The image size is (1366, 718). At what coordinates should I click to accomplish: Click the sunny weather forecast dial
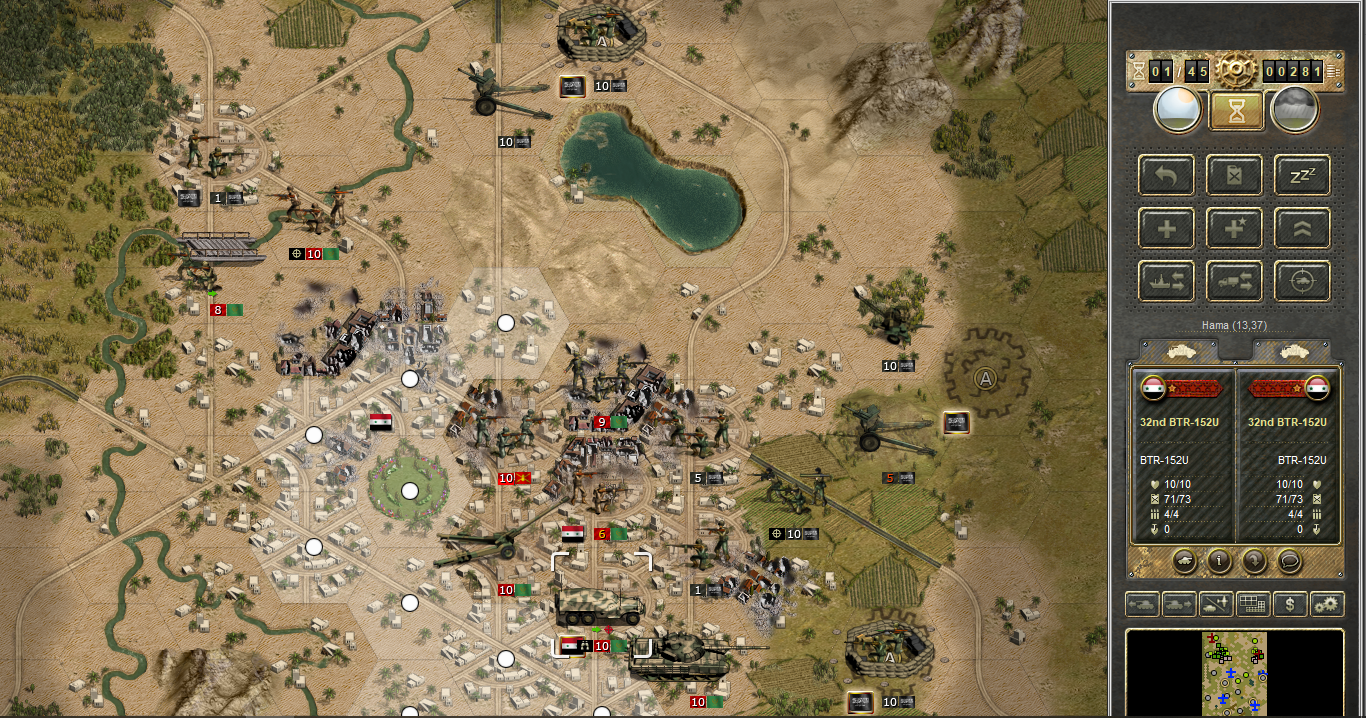coord(1178,110)
